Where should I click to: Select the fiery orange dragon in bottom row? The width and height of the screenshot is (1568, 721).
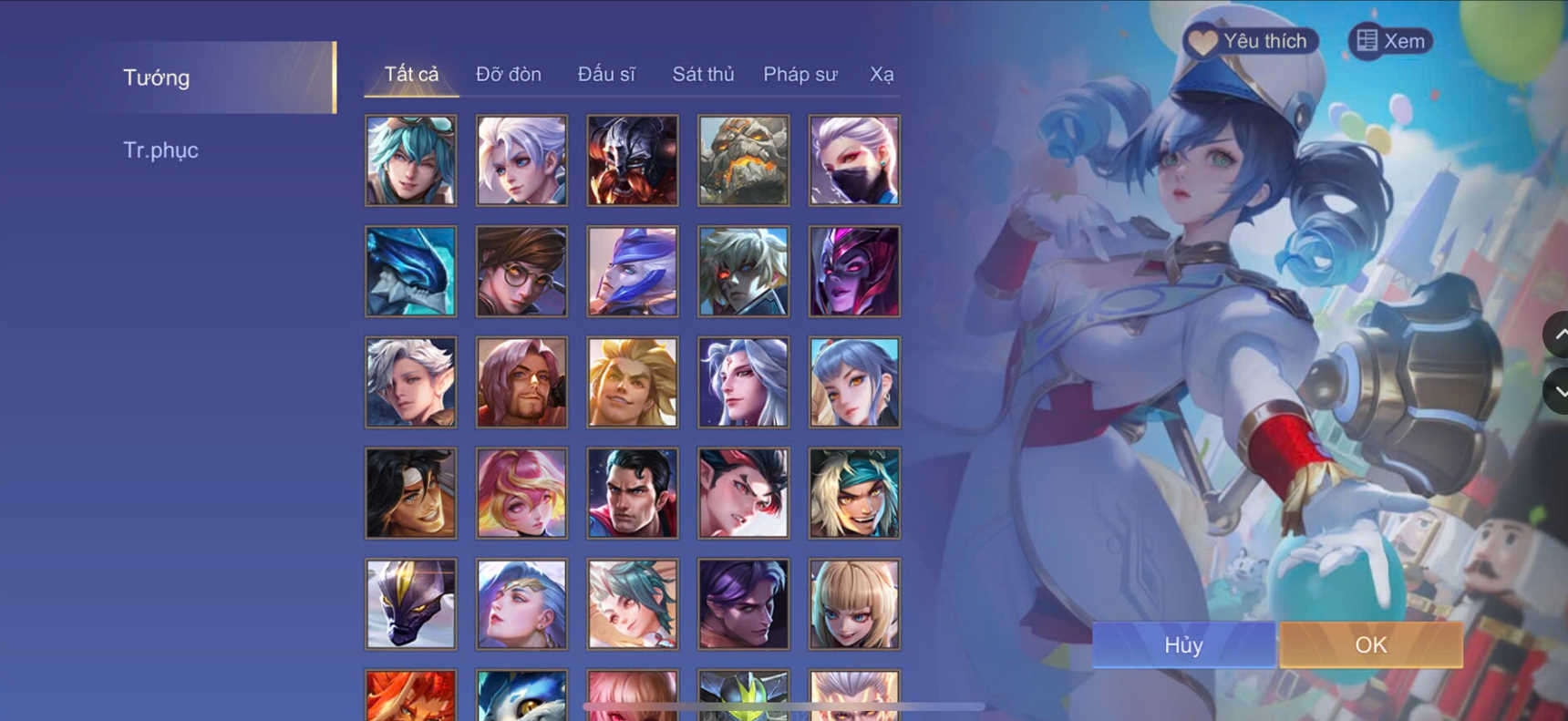tap(409, 697)
